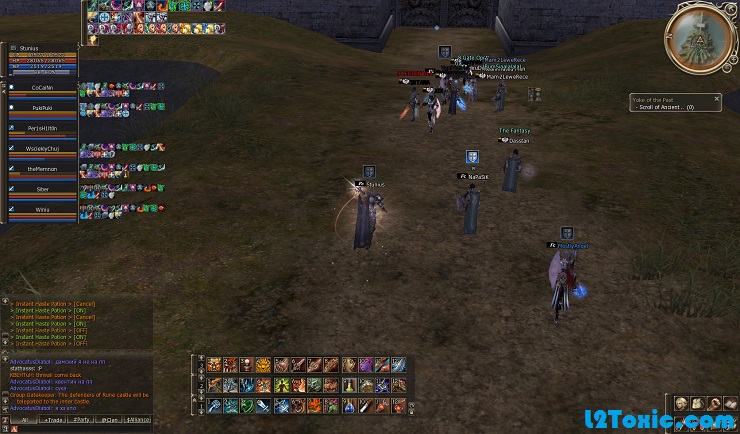Select party member WscieklyChuj

pos(42,149)
